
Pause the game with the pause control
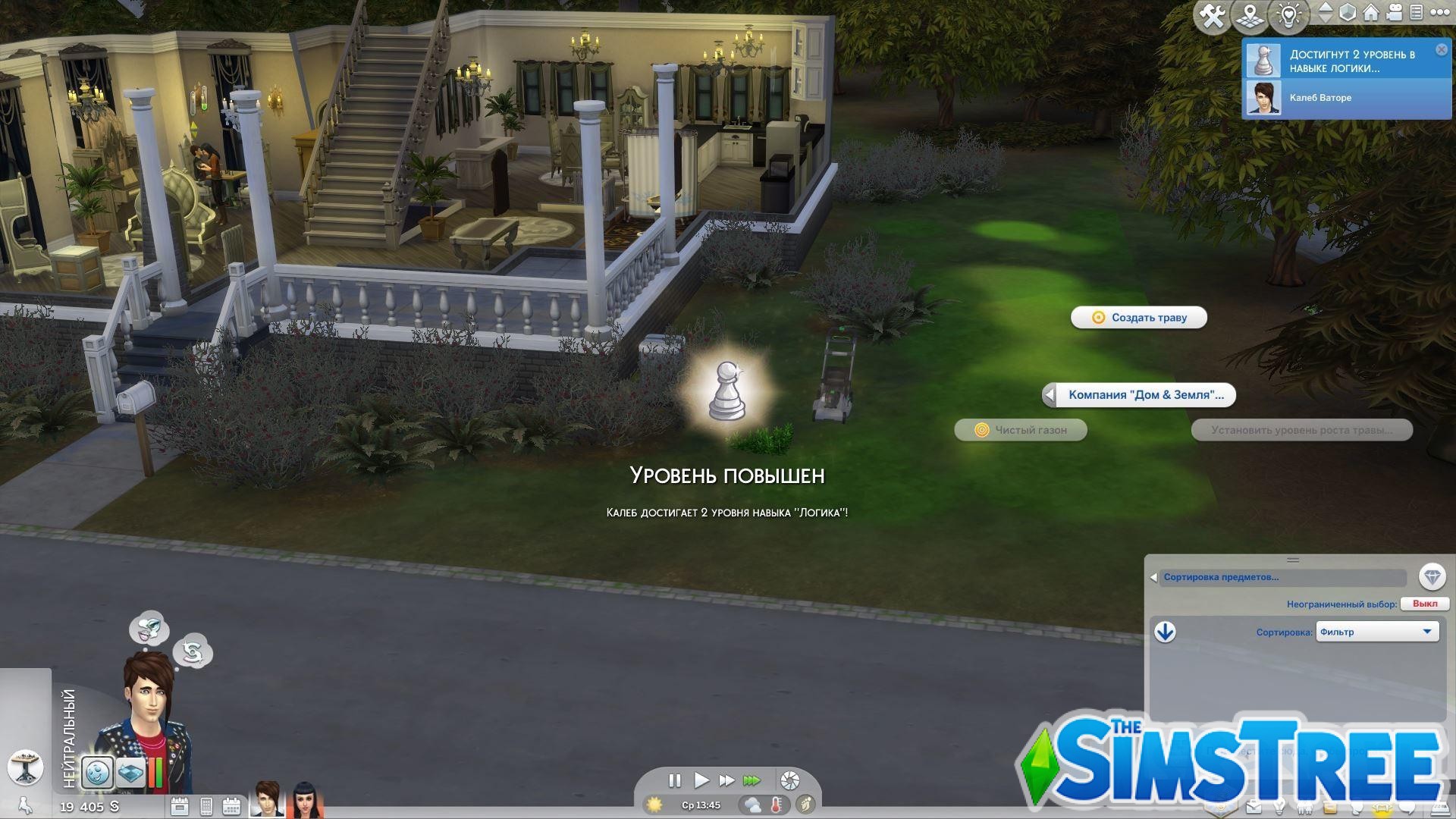click(x=674, y=780)
